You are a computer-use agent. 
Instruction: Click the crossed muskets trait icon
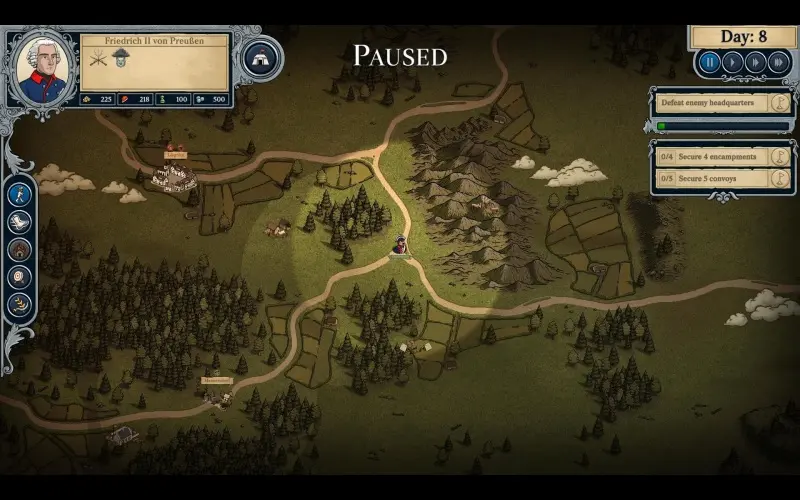pos(98,58)
